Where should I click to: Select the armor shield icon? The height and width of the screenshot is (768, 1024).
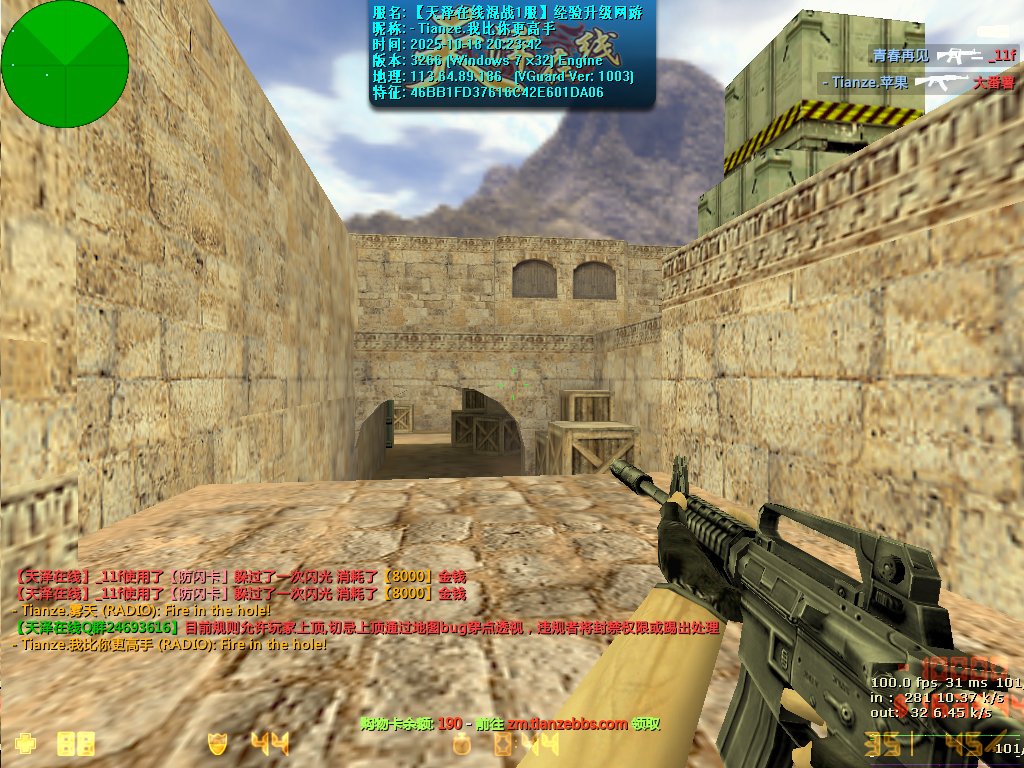216,743
